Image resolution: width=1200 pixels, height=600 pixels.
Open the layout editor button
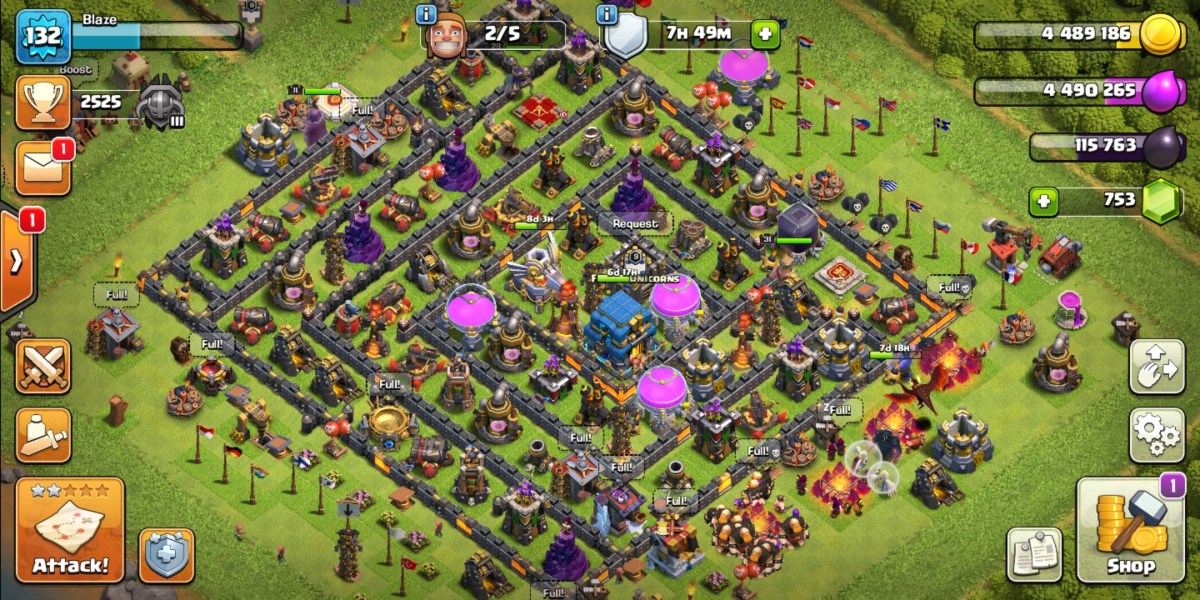coord(1157,367)
